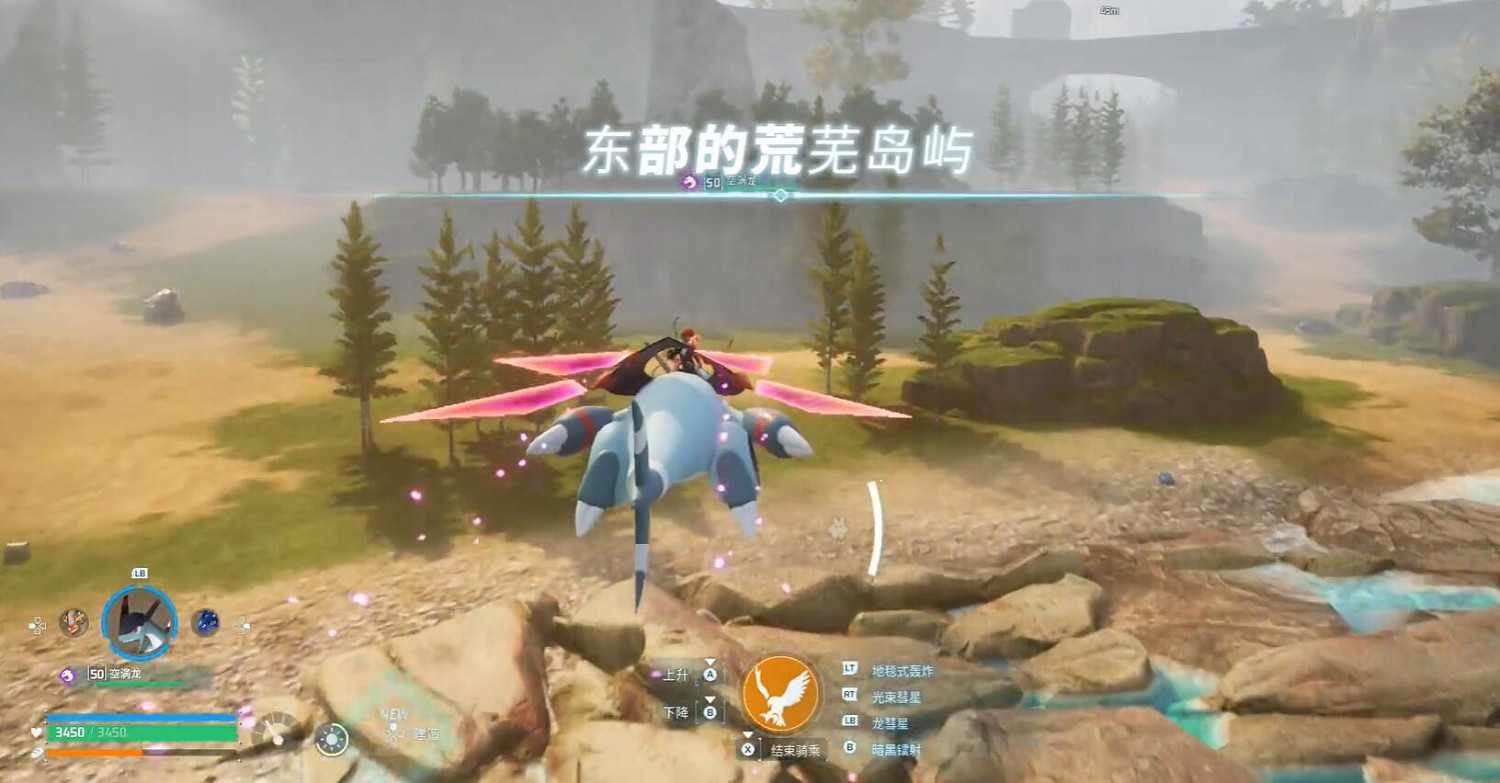1500x783 pixels.
Task: Click the weight icon next to the orange bar
Action: (35, 753)
